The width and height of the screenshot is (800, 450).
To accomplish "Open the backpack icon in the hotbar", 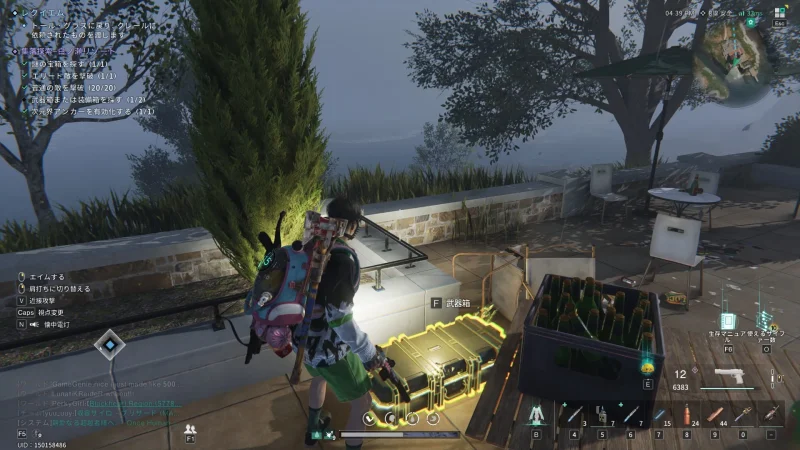I will (x=536, y=413).
